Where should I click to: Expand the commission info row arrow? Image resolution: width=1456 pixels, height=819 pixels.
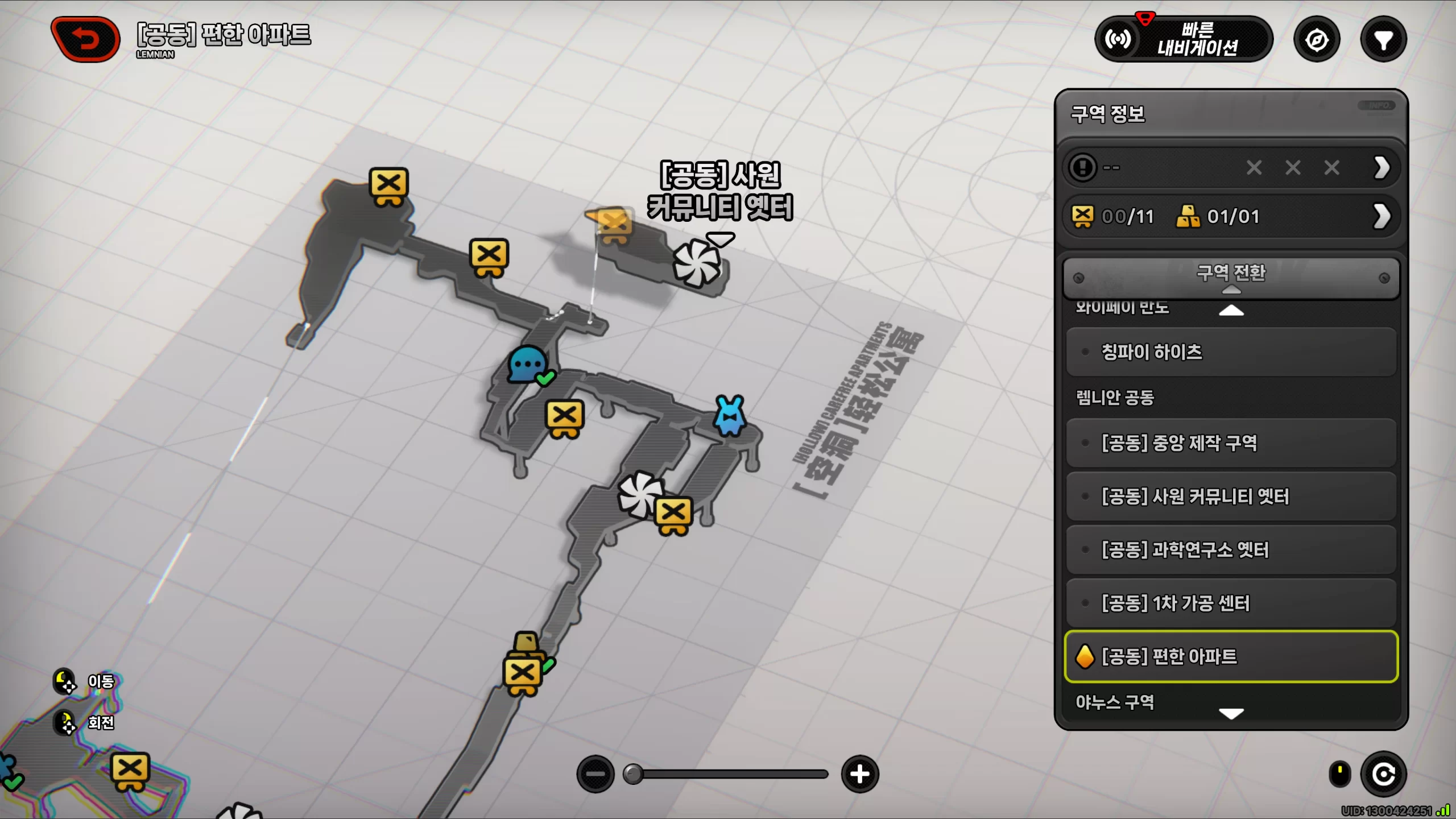click(x=1382, y=168)
